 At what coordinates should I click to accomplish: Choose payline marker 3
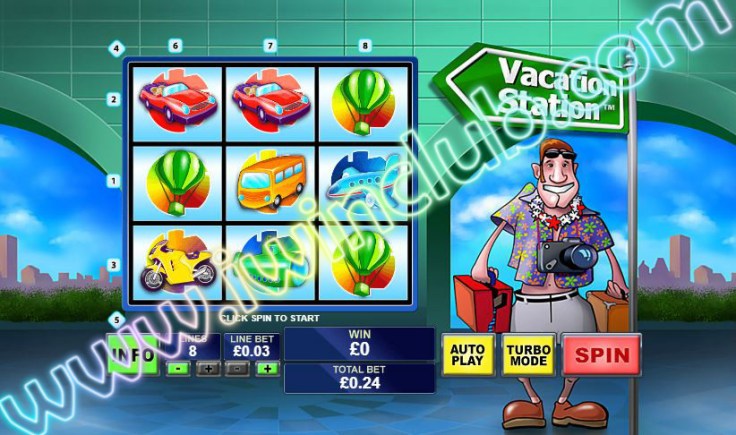pyautogui.click(x=114, y=265)
